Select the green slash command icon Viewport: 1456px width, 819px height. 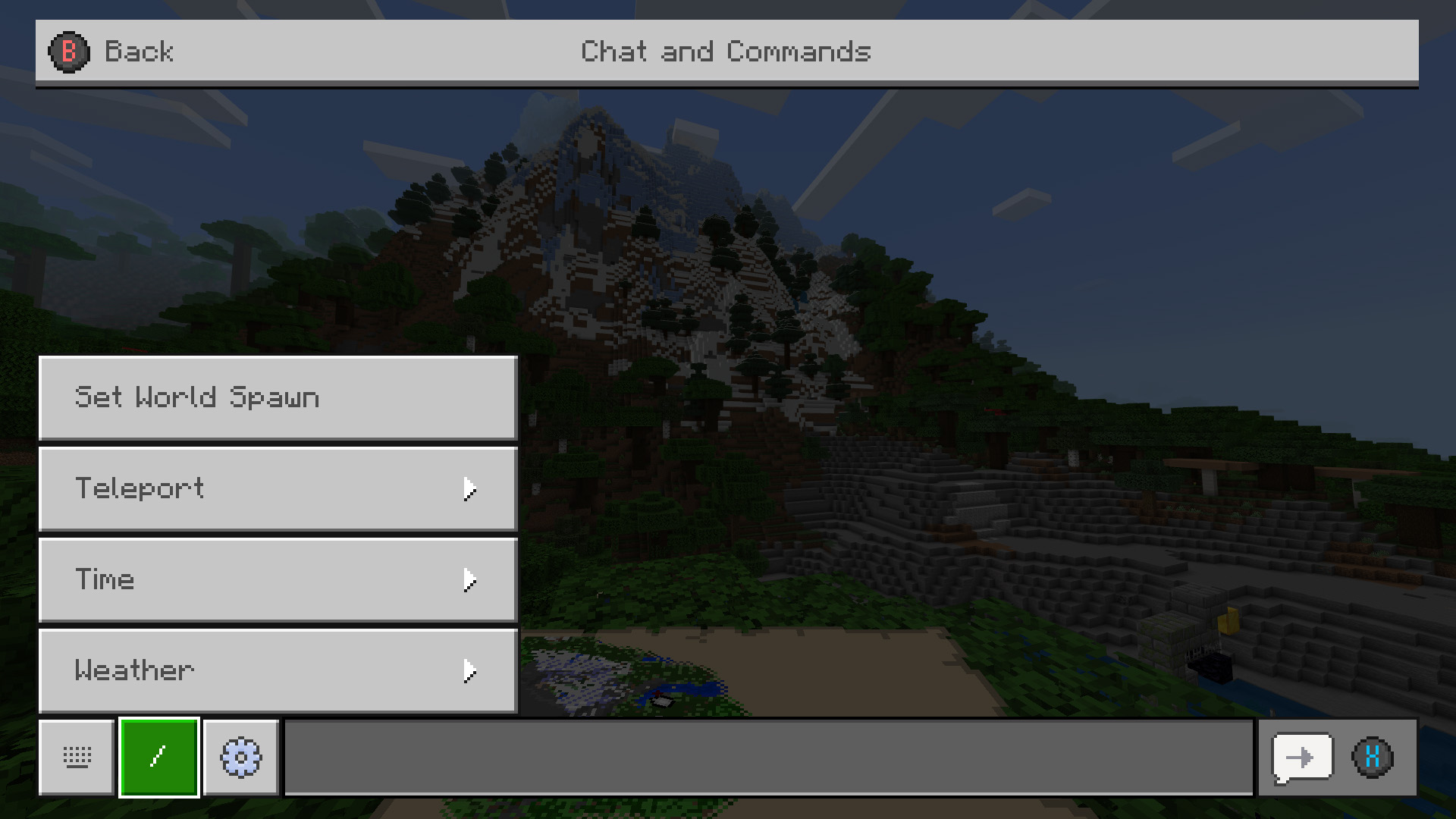click(158, 757)
